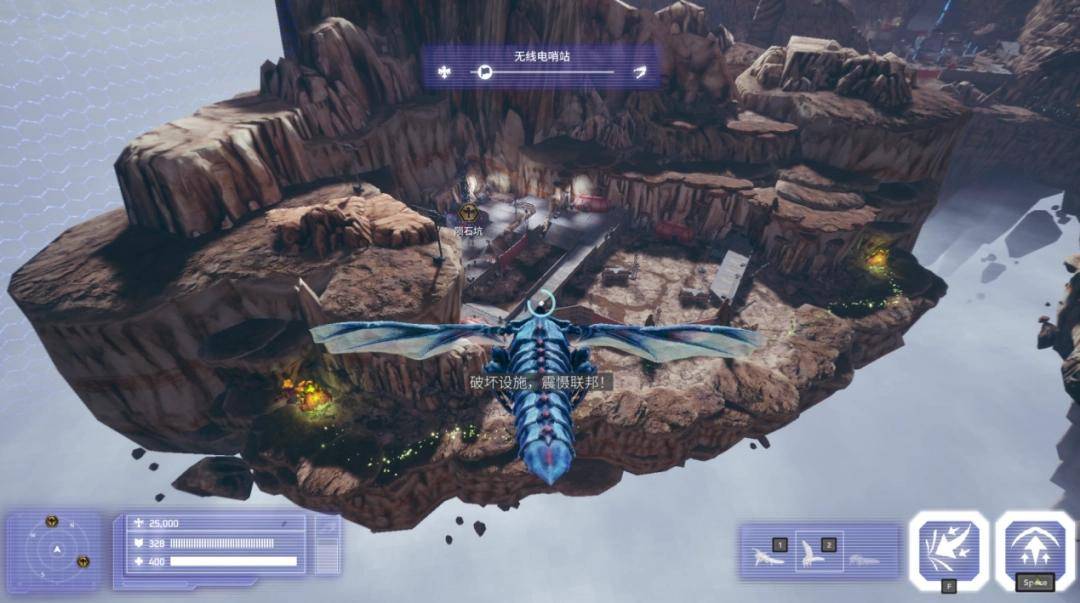The height and width of the screenshot is (603, 1080).
Task: Activate the dive strike ability icon
Action: pos(949,549)
